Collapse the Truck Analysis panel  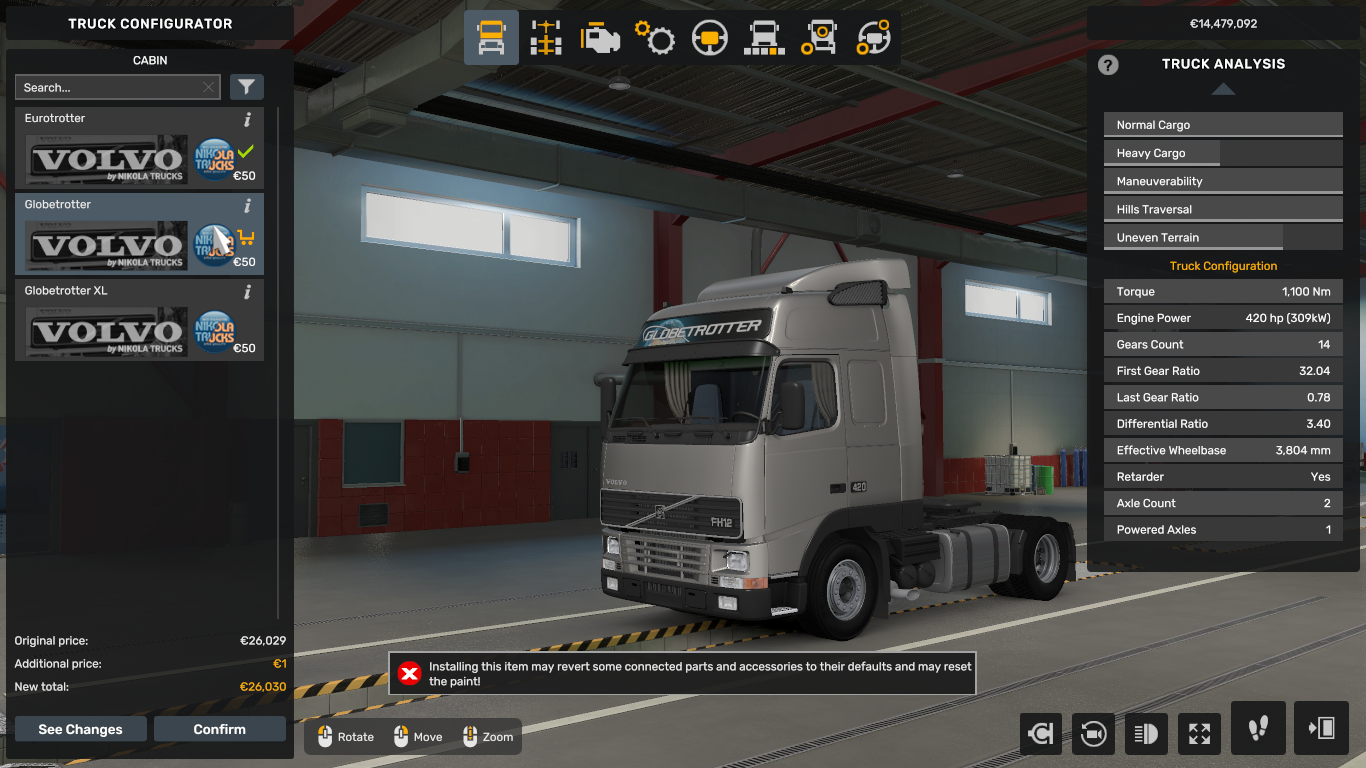(1223, 89)
